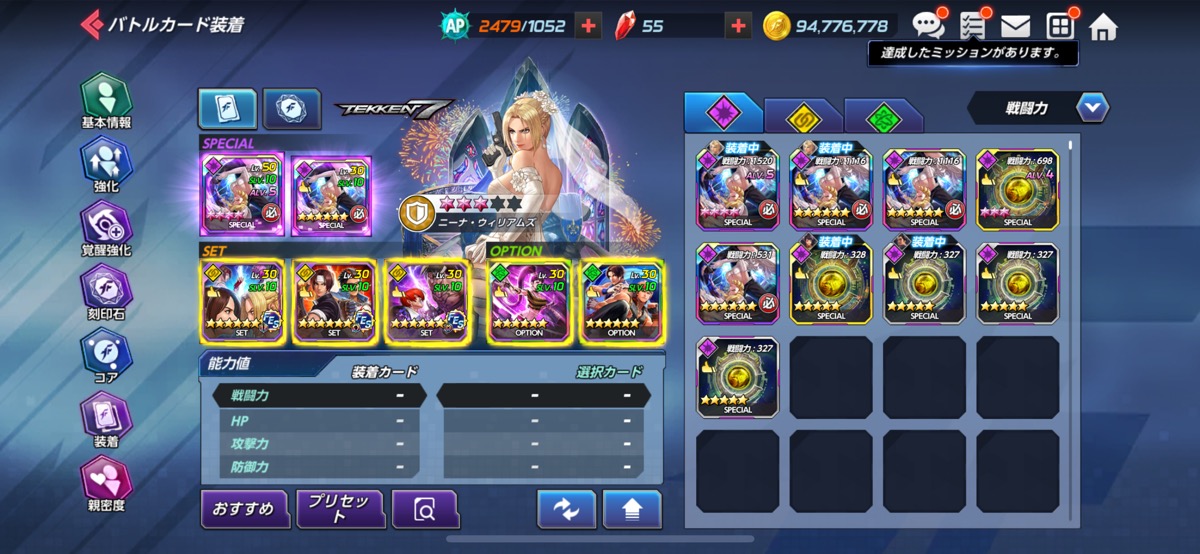
Task: Add AP with the plus button
Action: (589, 26)
